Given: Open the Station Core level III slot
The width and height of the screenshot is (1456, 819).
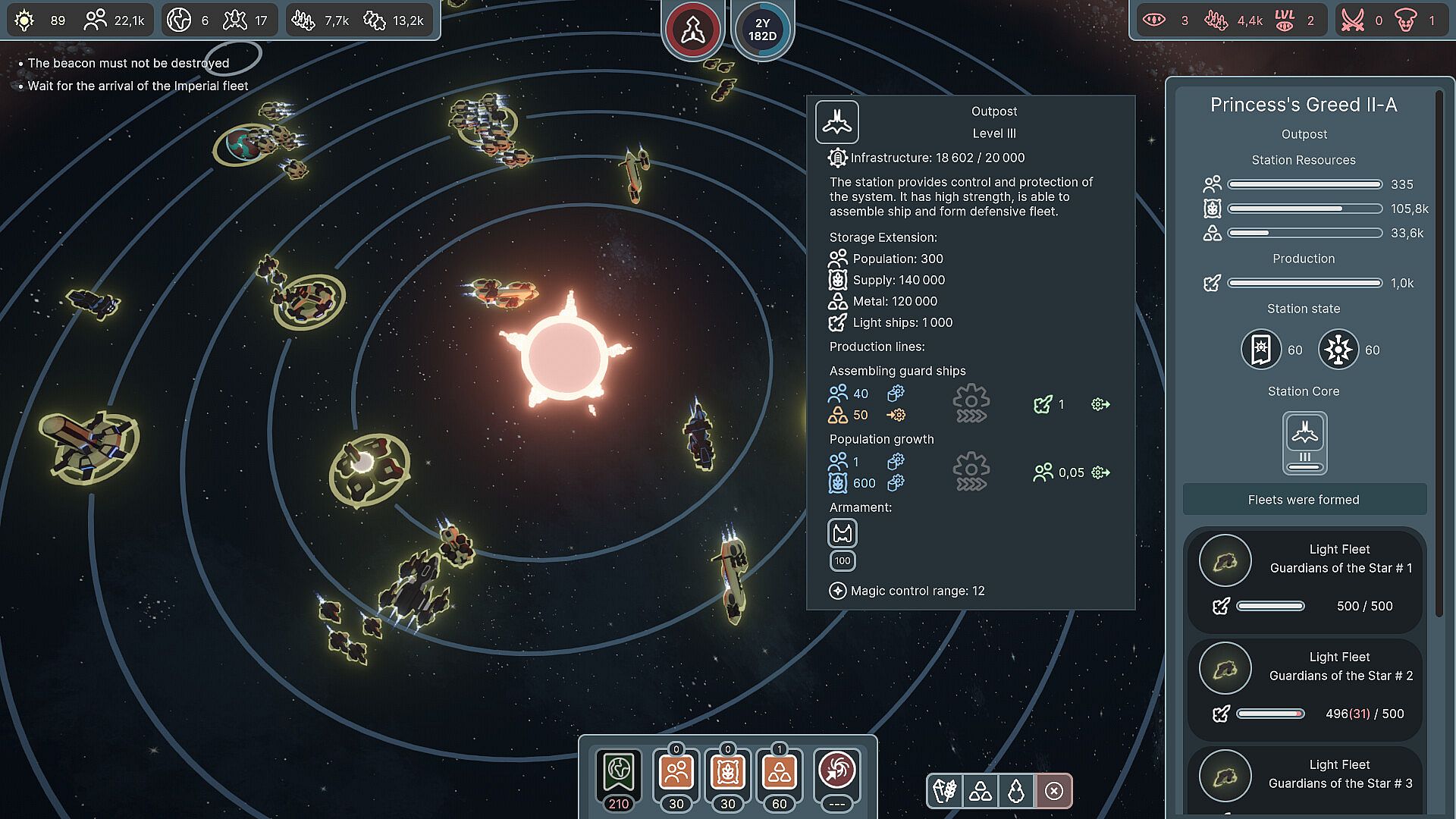Looking at the screenshot, I should (1304, 442).
